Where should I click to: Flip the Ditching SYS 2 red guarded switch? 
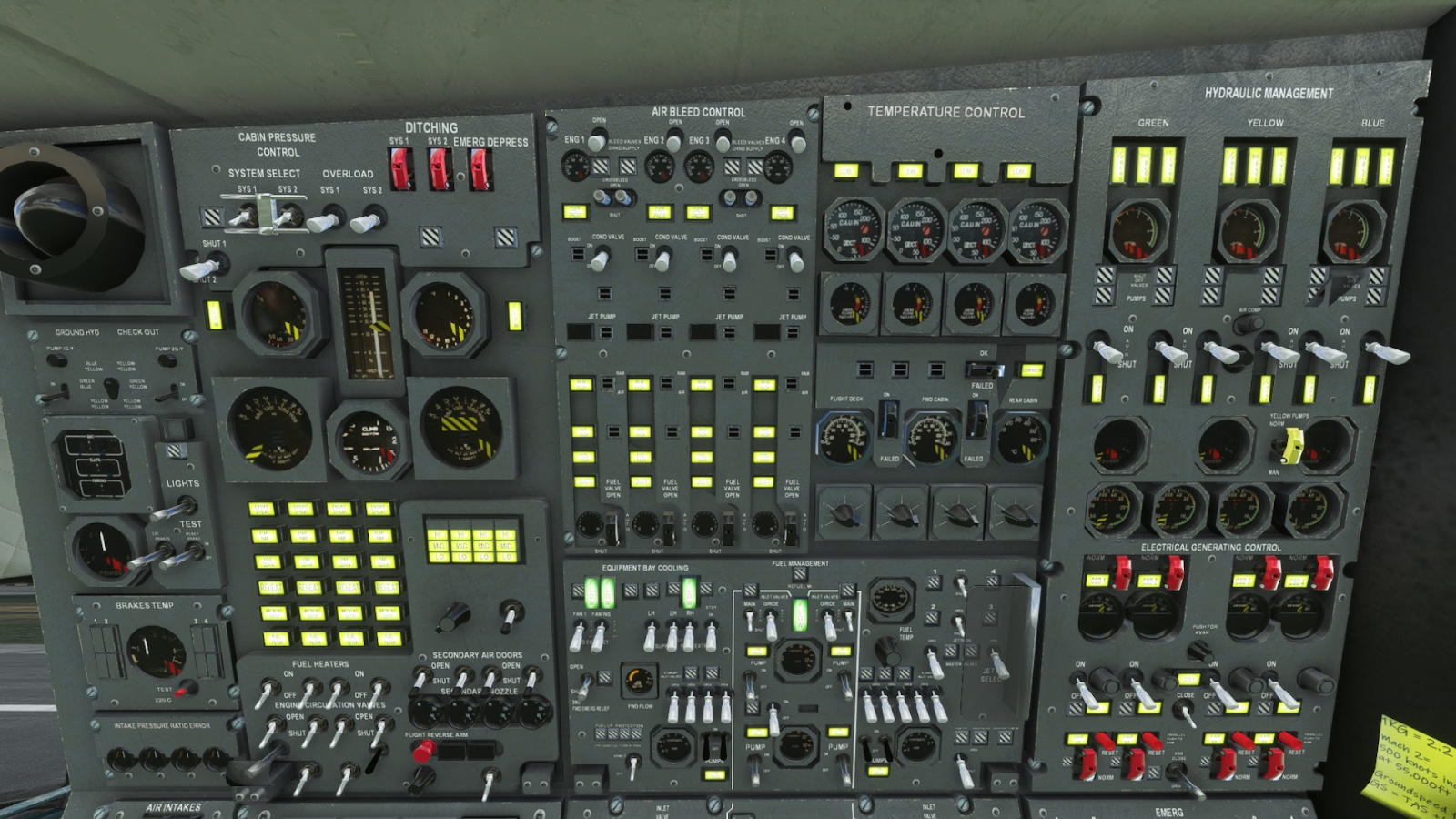pos(440,168)
